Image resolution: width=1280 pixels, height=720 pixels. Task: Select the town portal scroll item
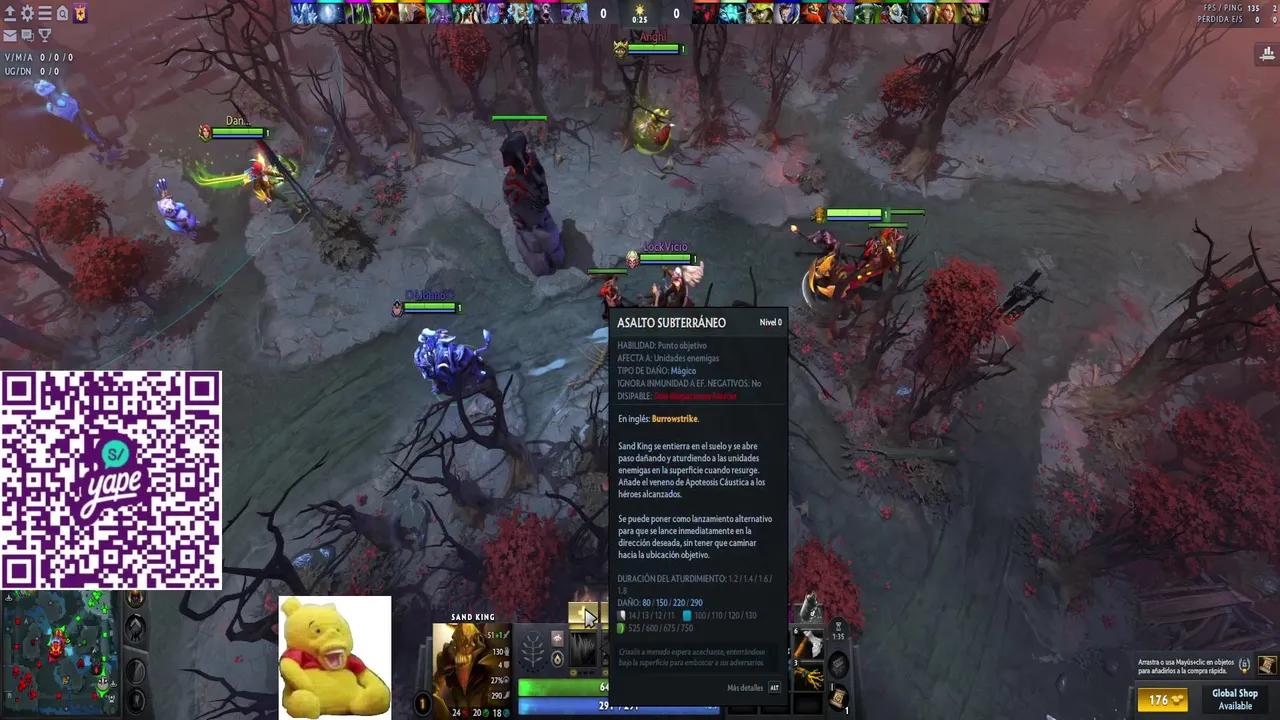pos(838,698)
